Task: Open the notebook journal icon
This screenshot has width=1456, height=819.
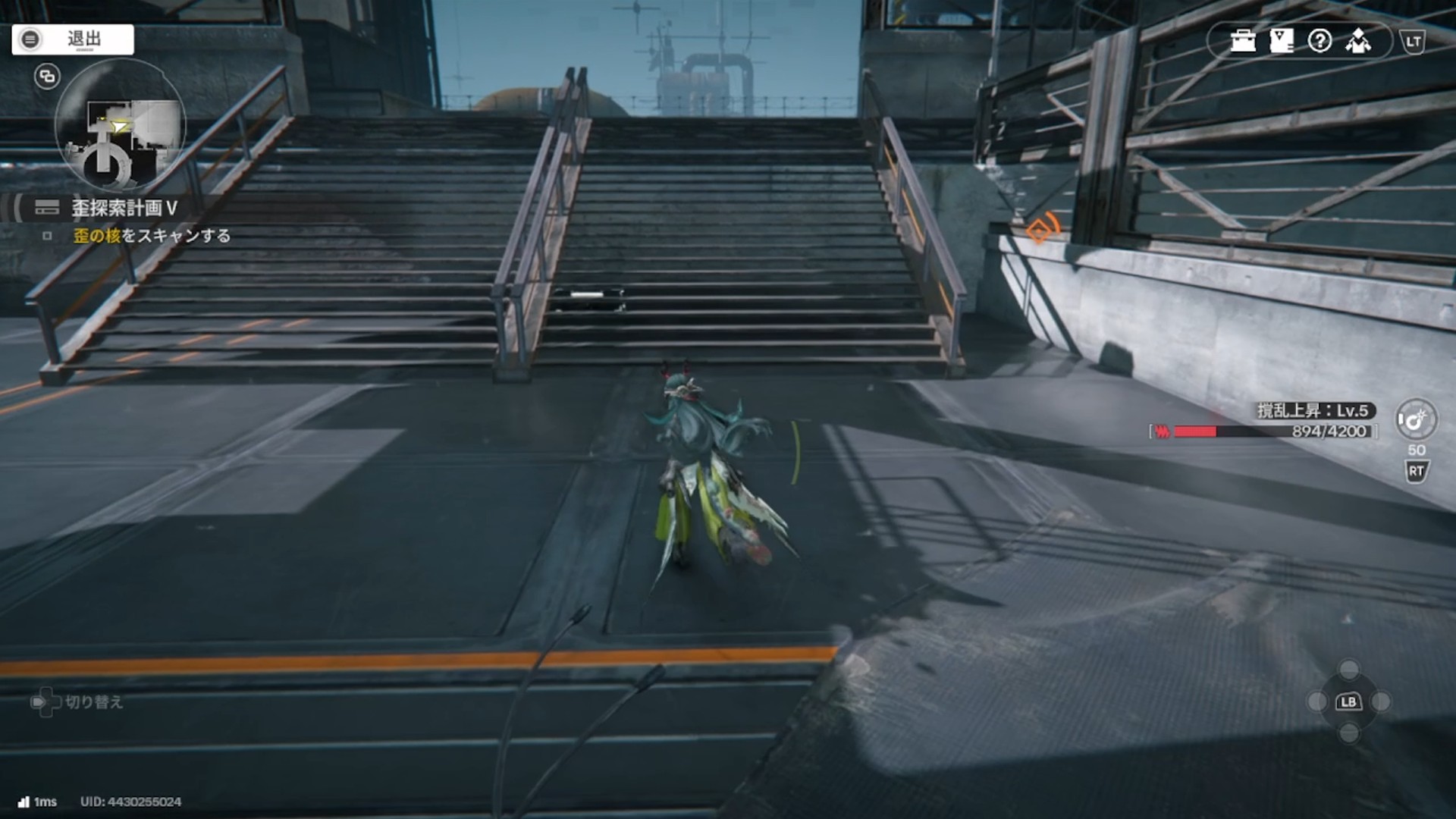Action: pyautogui.click(x=1282, y=41)
